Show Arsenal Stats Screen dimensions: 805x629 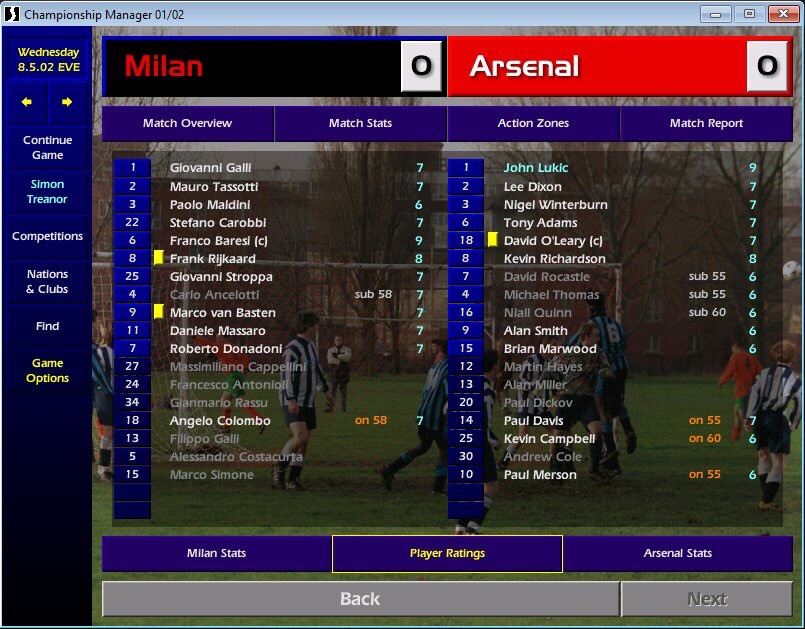pyautogui.click(x=678, y=553)
